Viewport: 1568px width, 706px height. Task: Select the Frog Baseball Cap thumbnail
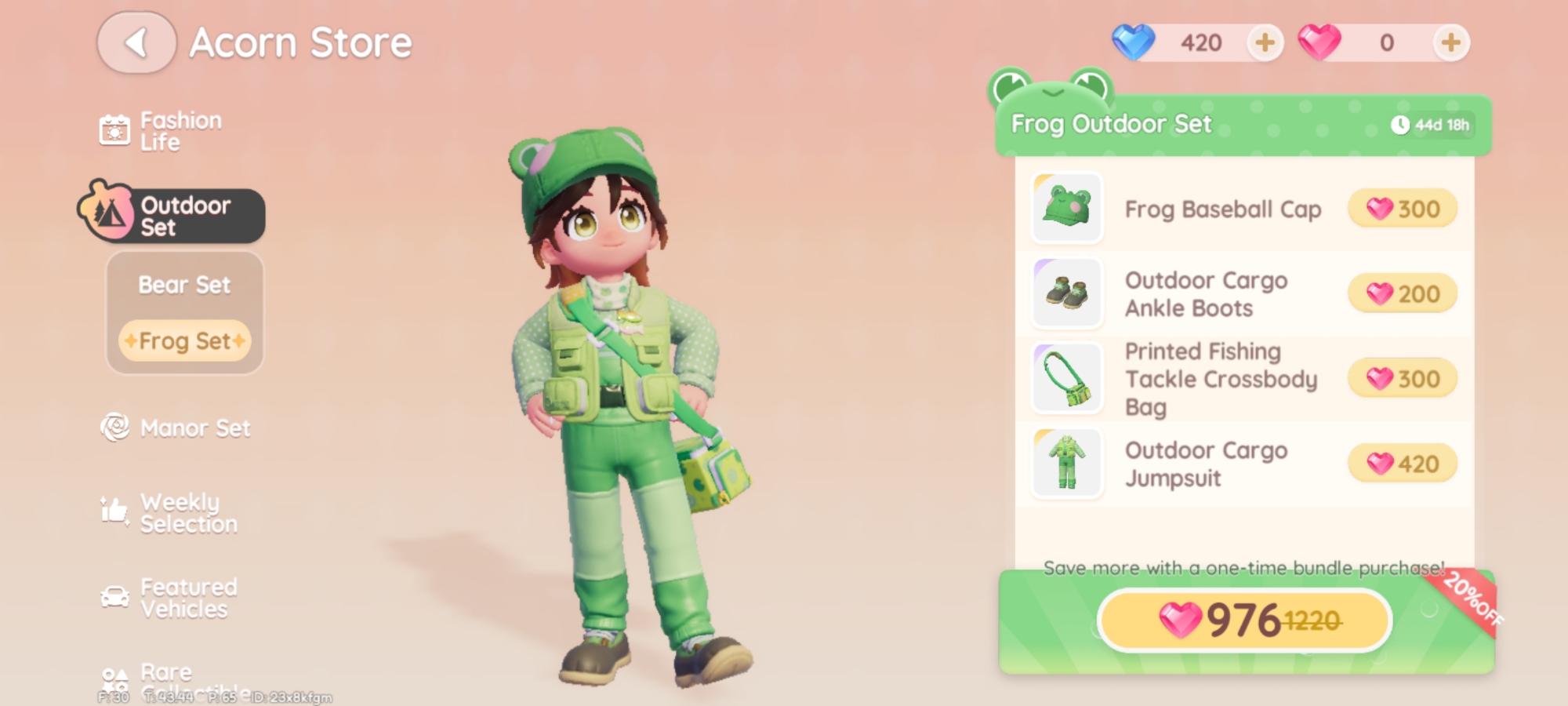tap(1067, 208)
